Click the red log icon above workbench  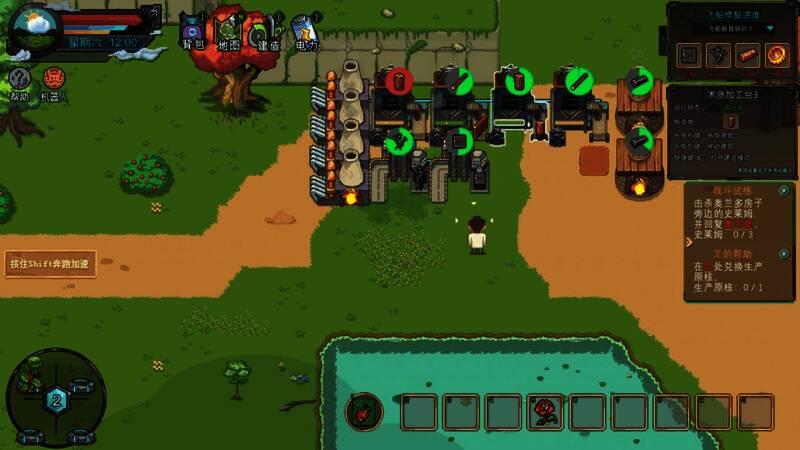point(399,81)
